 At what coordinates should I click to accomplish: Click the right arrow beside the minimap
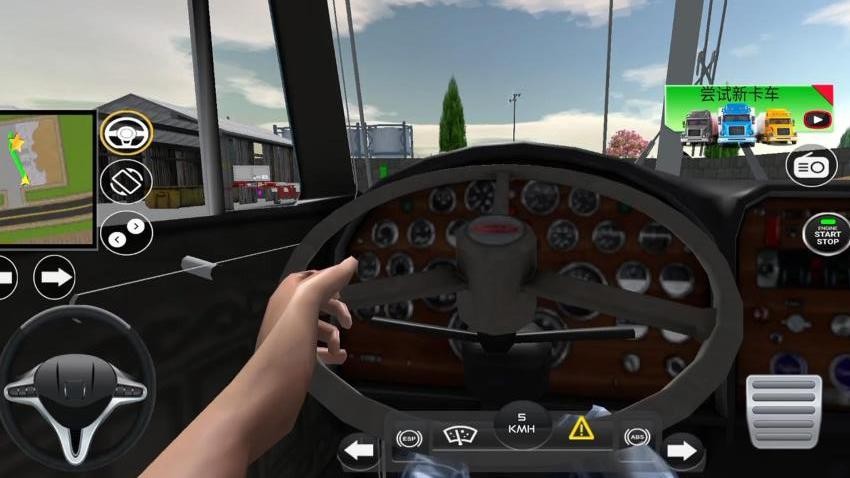pos(54,277)
